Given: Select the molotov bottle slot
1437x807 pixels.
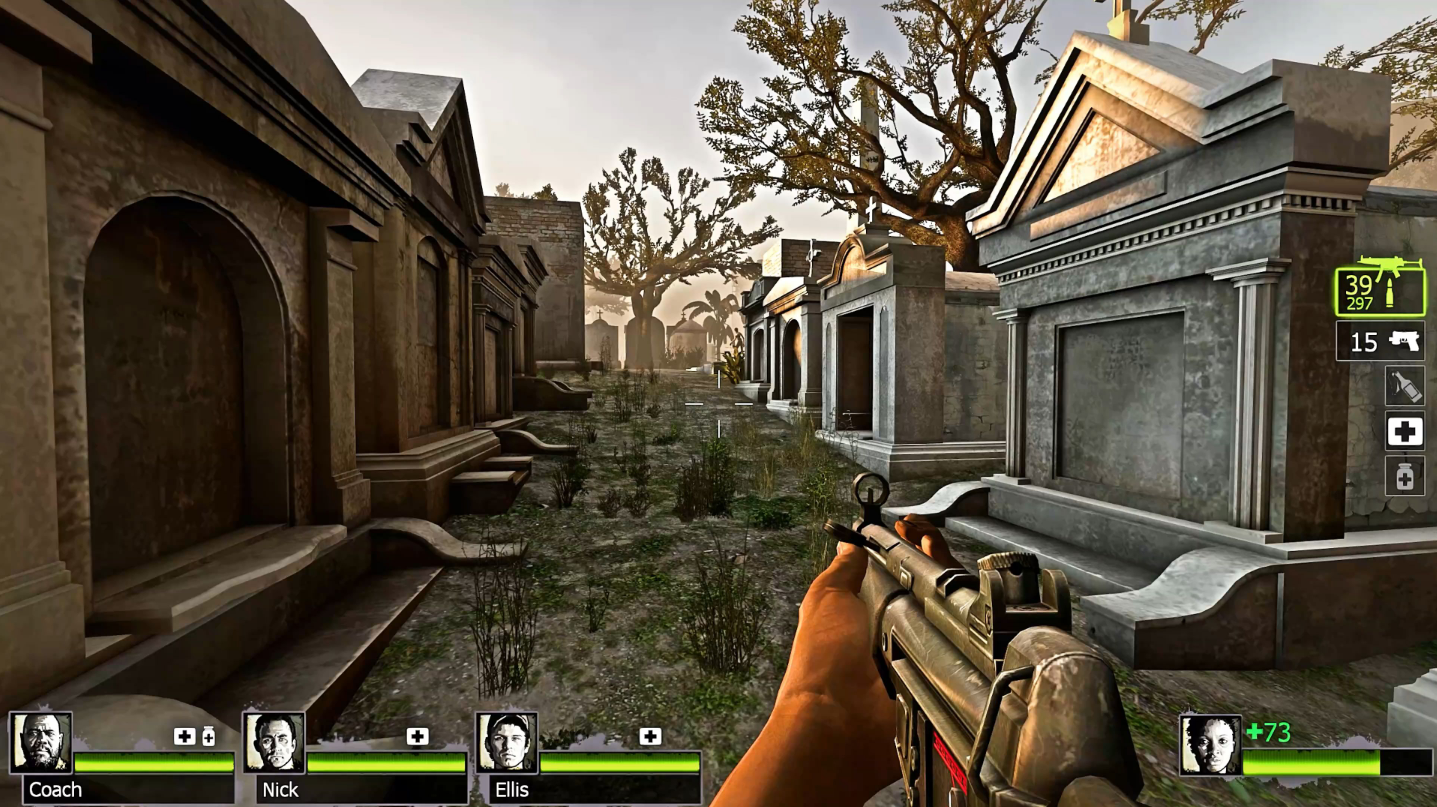Looking at the screenshot, I should [1404, 386].
